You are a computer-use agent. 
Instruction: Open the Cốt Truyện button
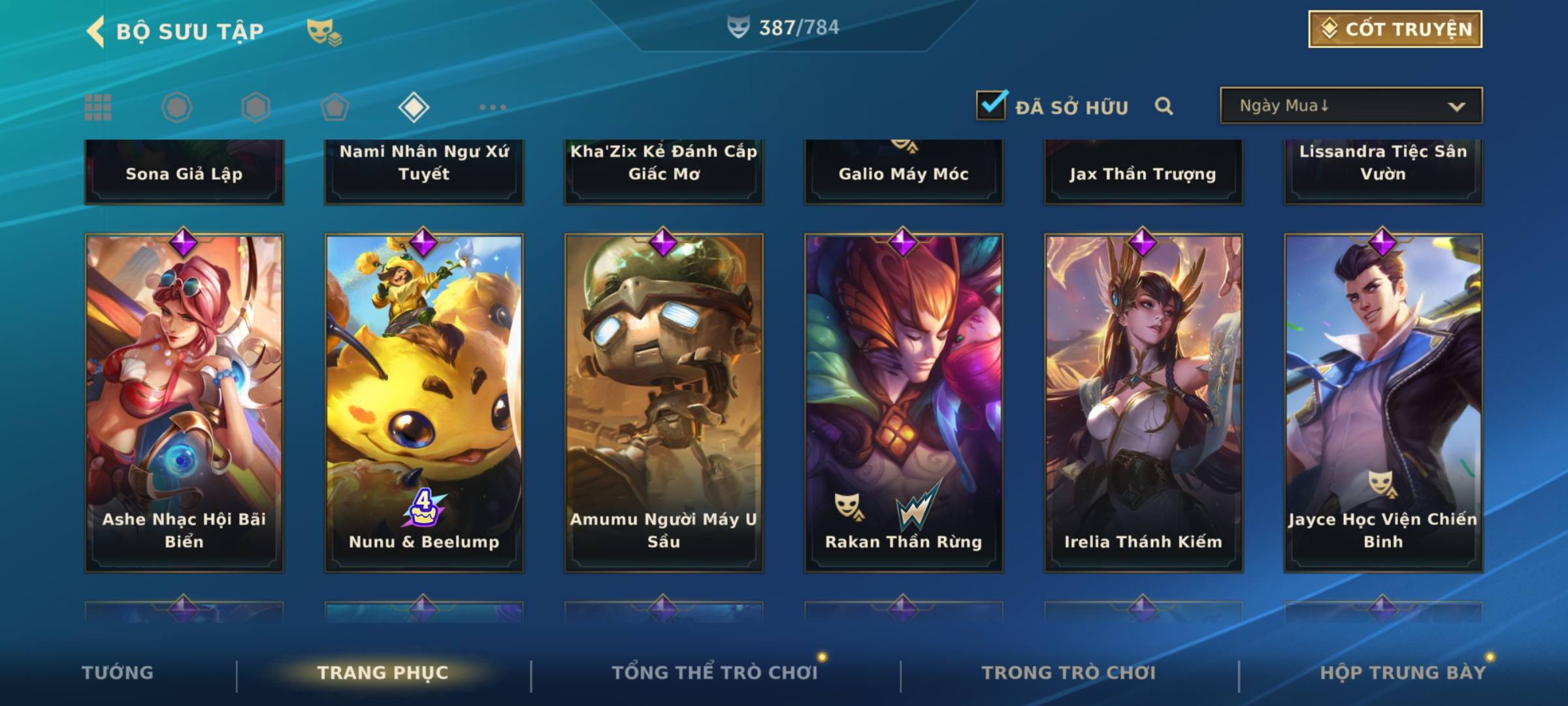click(1395, 29)
